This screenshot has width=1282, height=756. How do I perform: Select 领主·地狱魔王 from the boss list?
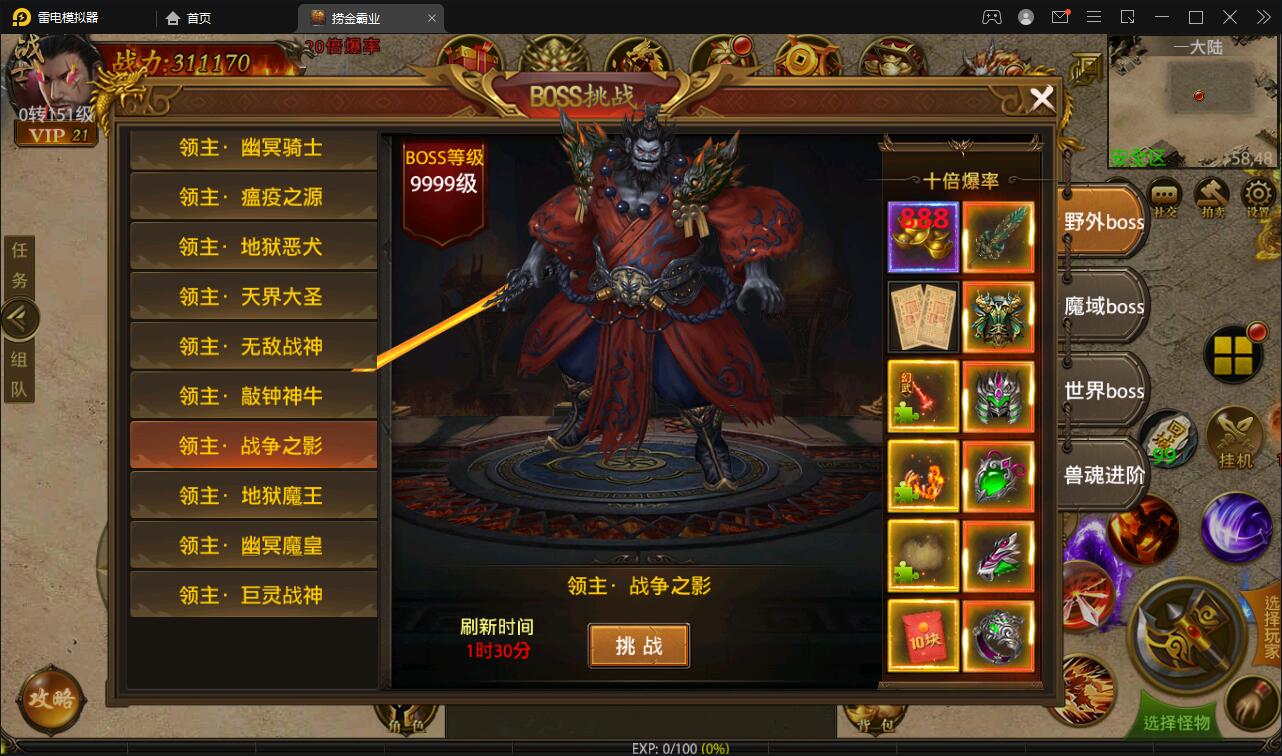pos(253,494)
